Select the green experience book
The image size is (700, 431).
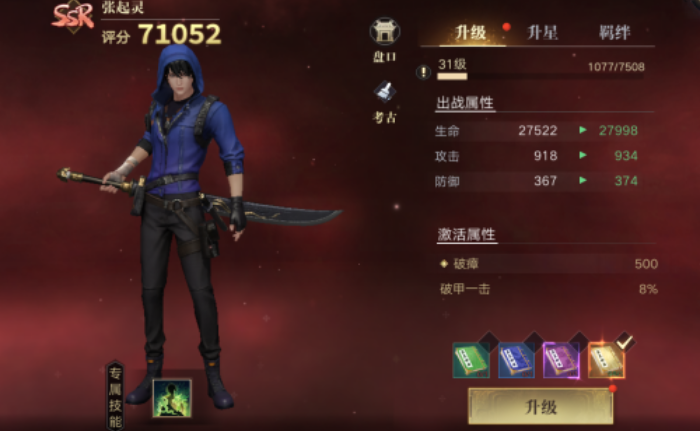pyautogui.click(x=470, y=360)
